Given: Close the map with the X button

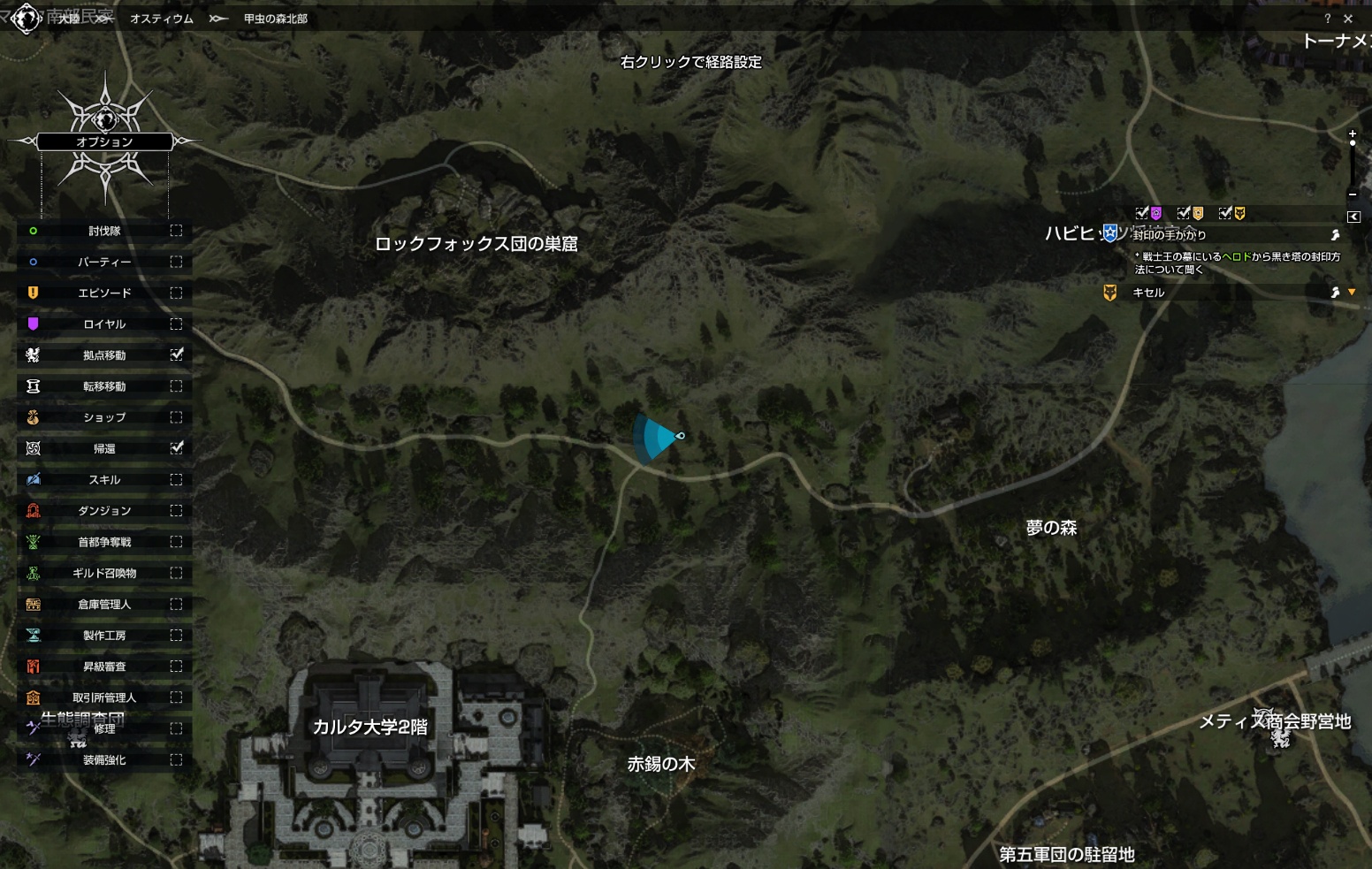Looking at the screenshot, I should pos(1348,19).
